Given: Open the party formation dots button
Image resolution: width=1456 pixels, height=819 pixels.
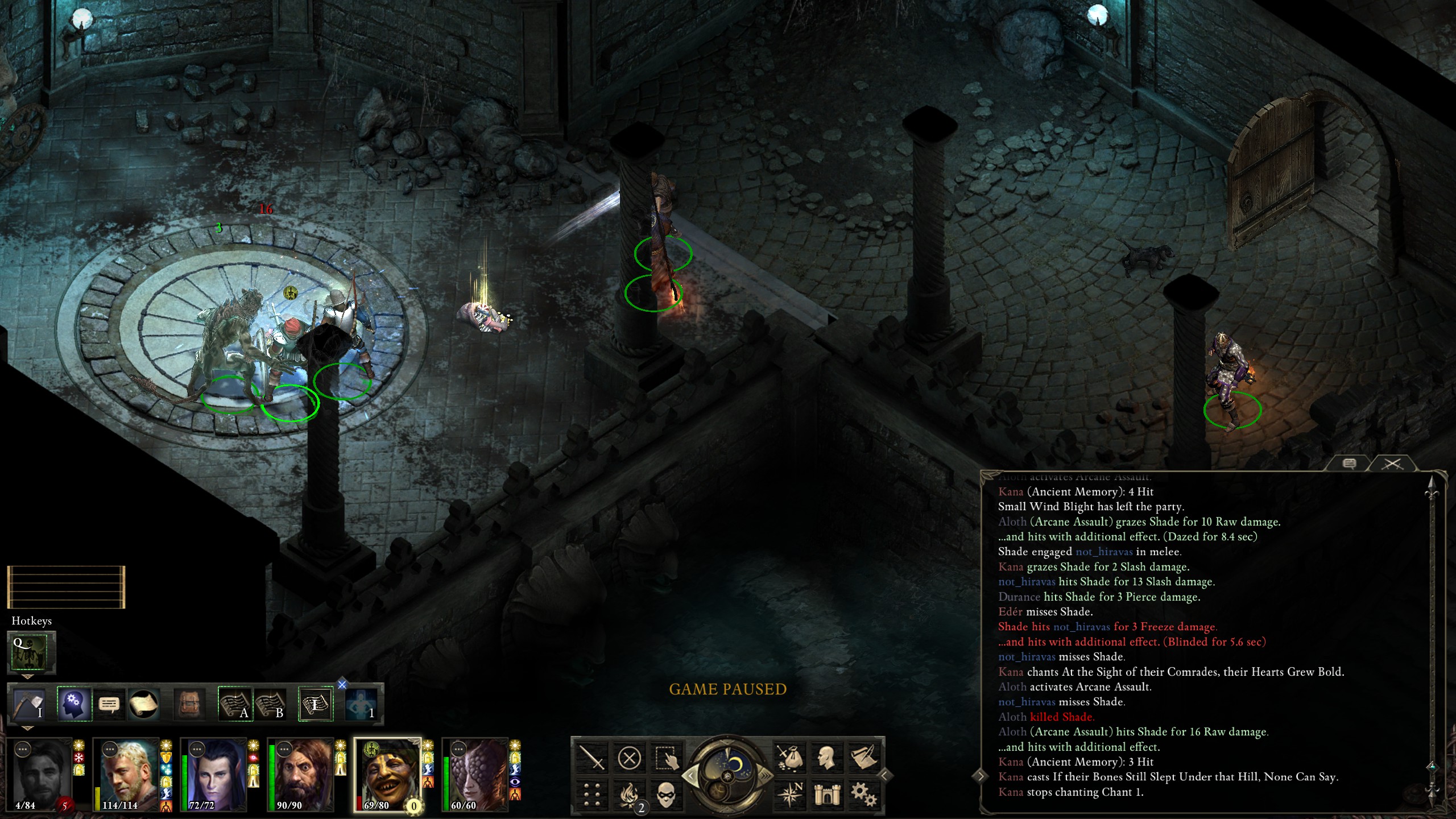Looking at the screenshot, I should tap(591, 795).
